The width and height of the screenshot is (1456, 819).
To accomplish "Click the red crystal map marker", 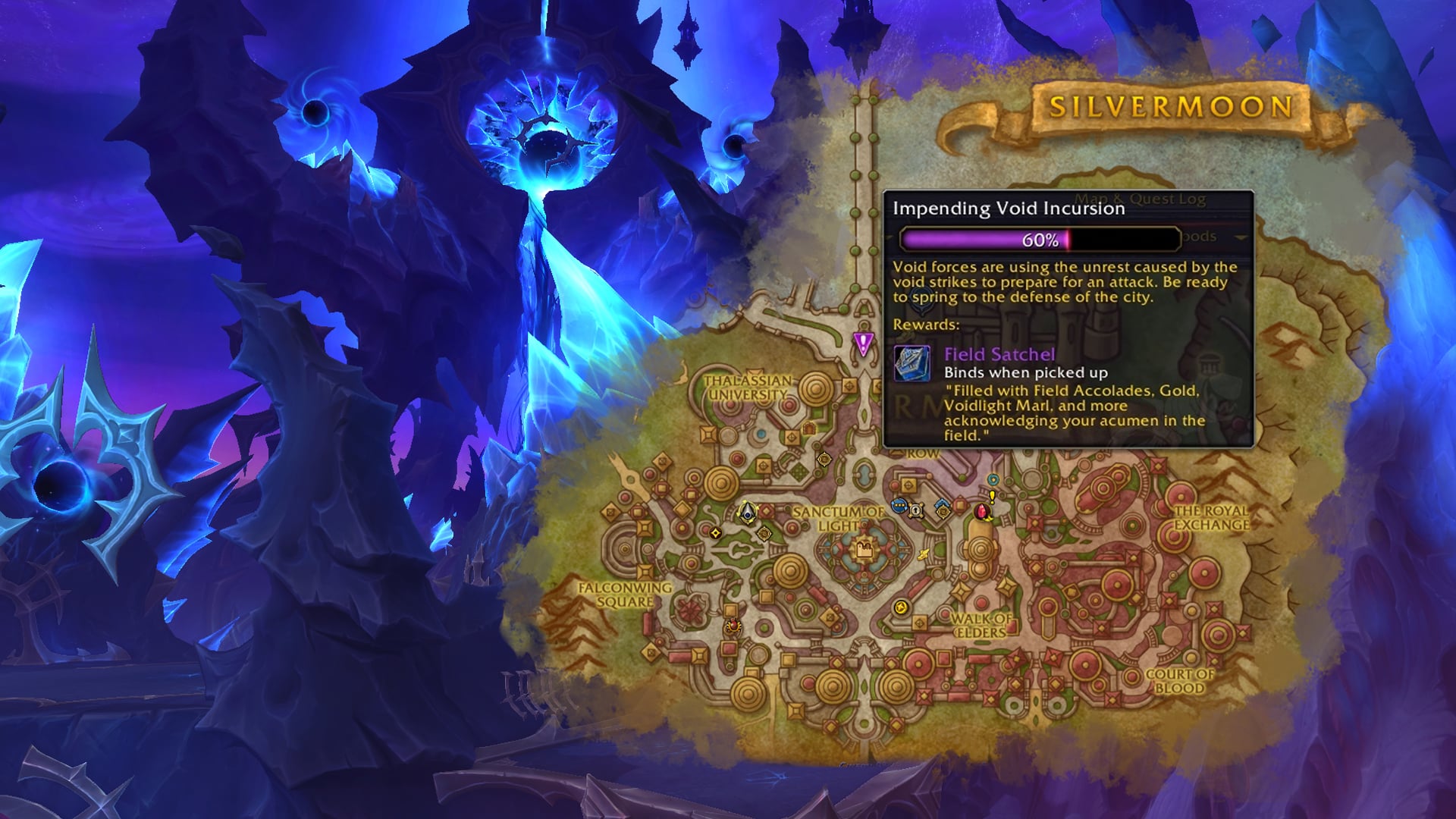I will pos(983,512).
